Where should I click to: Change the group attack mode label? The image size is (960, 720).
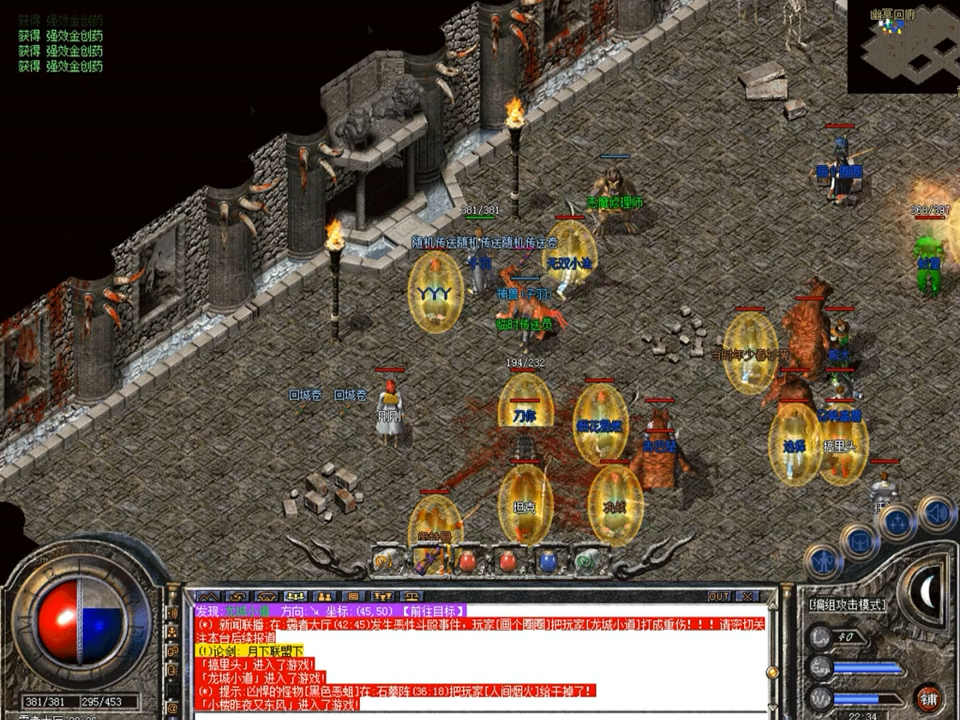tap(846, 605)
